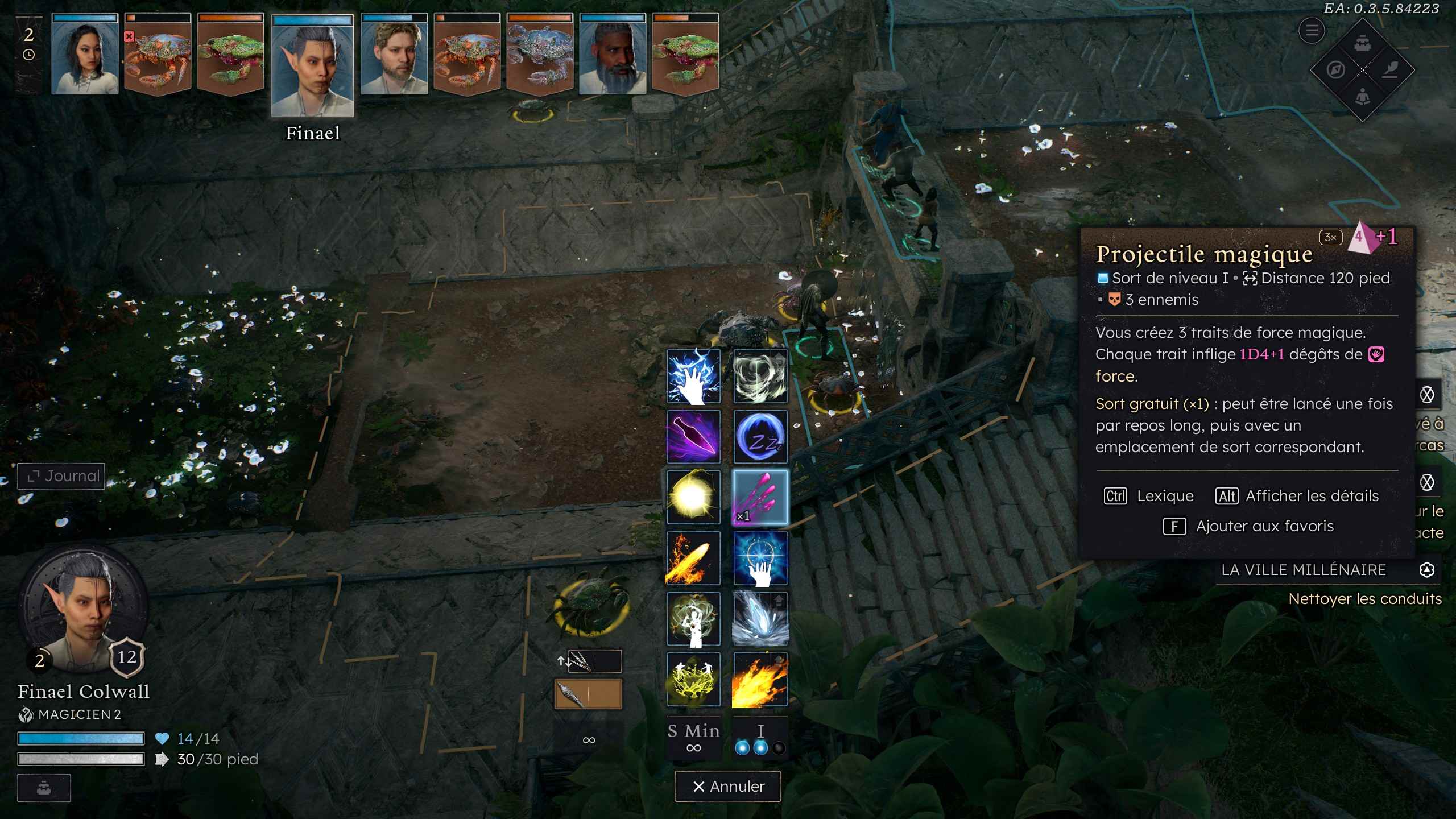The width and height of the screenshot is (1456, 819).
Task: Select the blue circle hand spell
Action: click(x=760, y=559)
